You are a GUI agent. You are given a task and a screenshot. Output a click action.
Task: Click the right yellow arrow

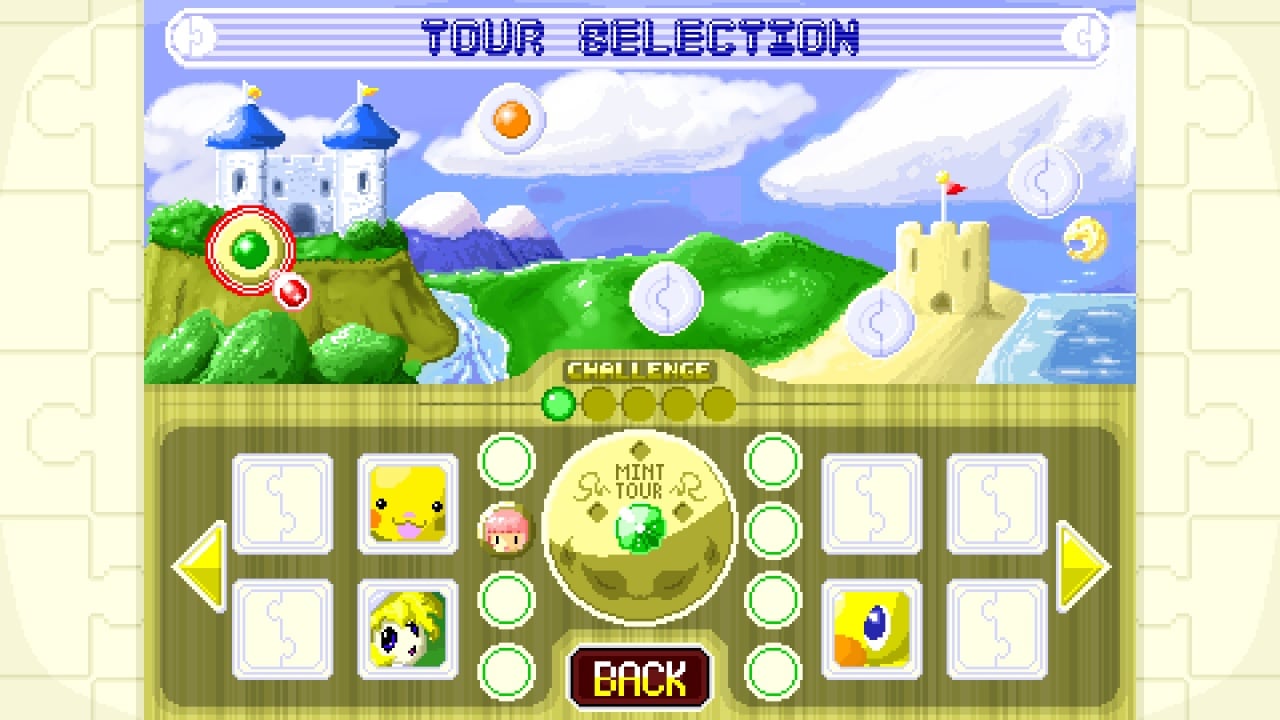(x=1082, y=566)
